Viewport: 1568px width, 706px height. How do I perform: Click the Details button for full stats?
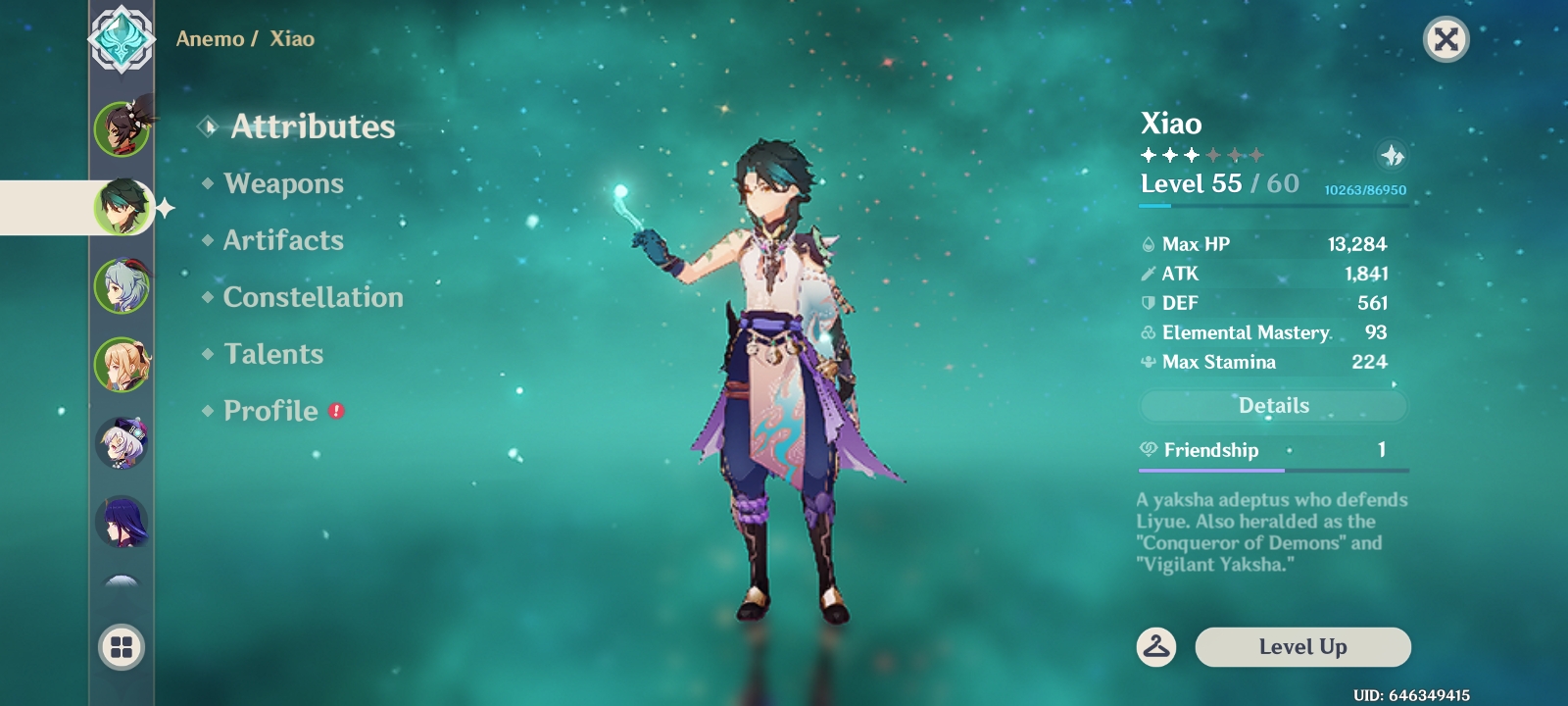point(1273,405)
